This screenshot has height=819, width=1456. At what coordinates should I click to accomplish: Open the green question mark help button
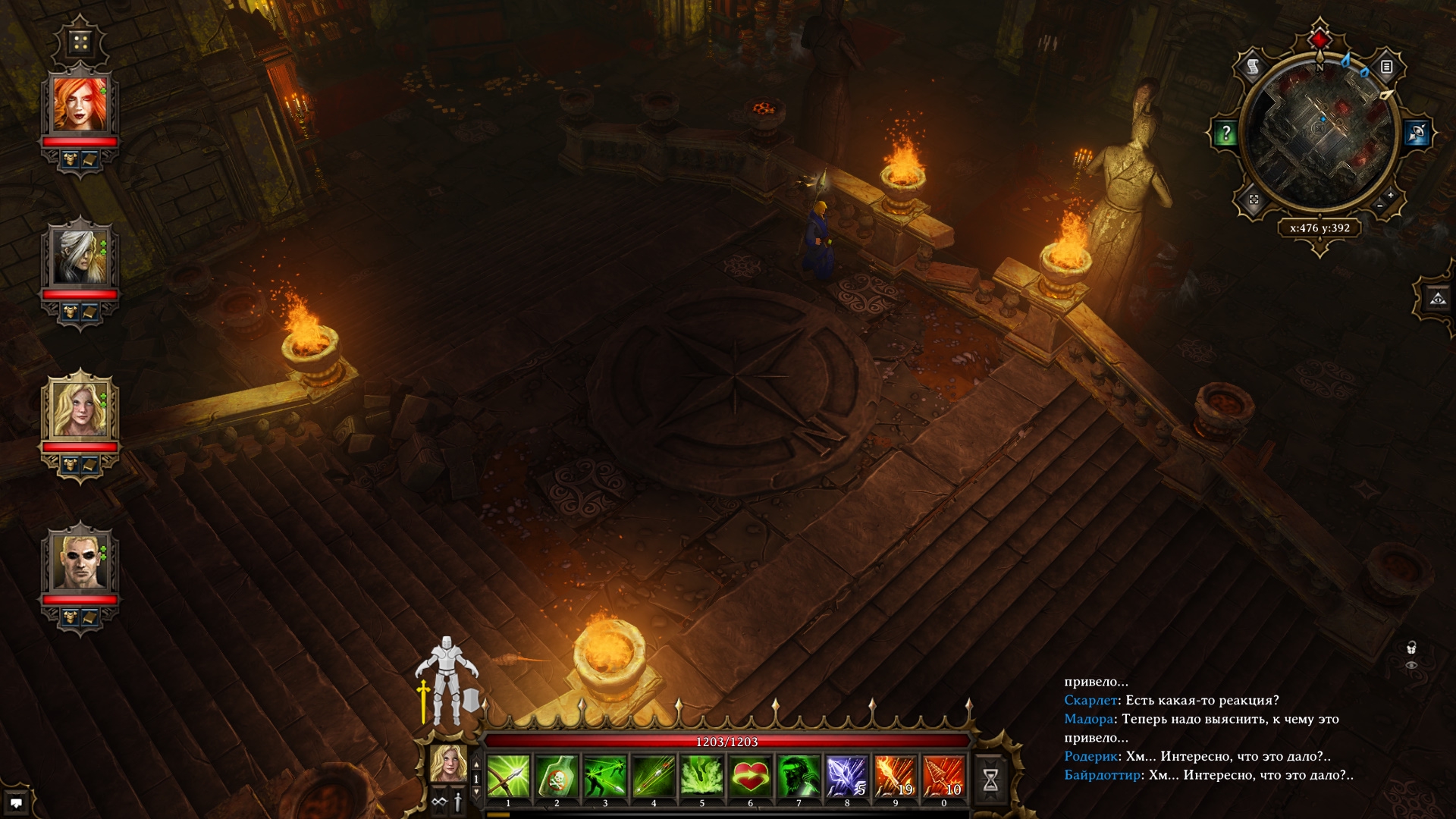pyautogui.click(x=1225, y=134)
